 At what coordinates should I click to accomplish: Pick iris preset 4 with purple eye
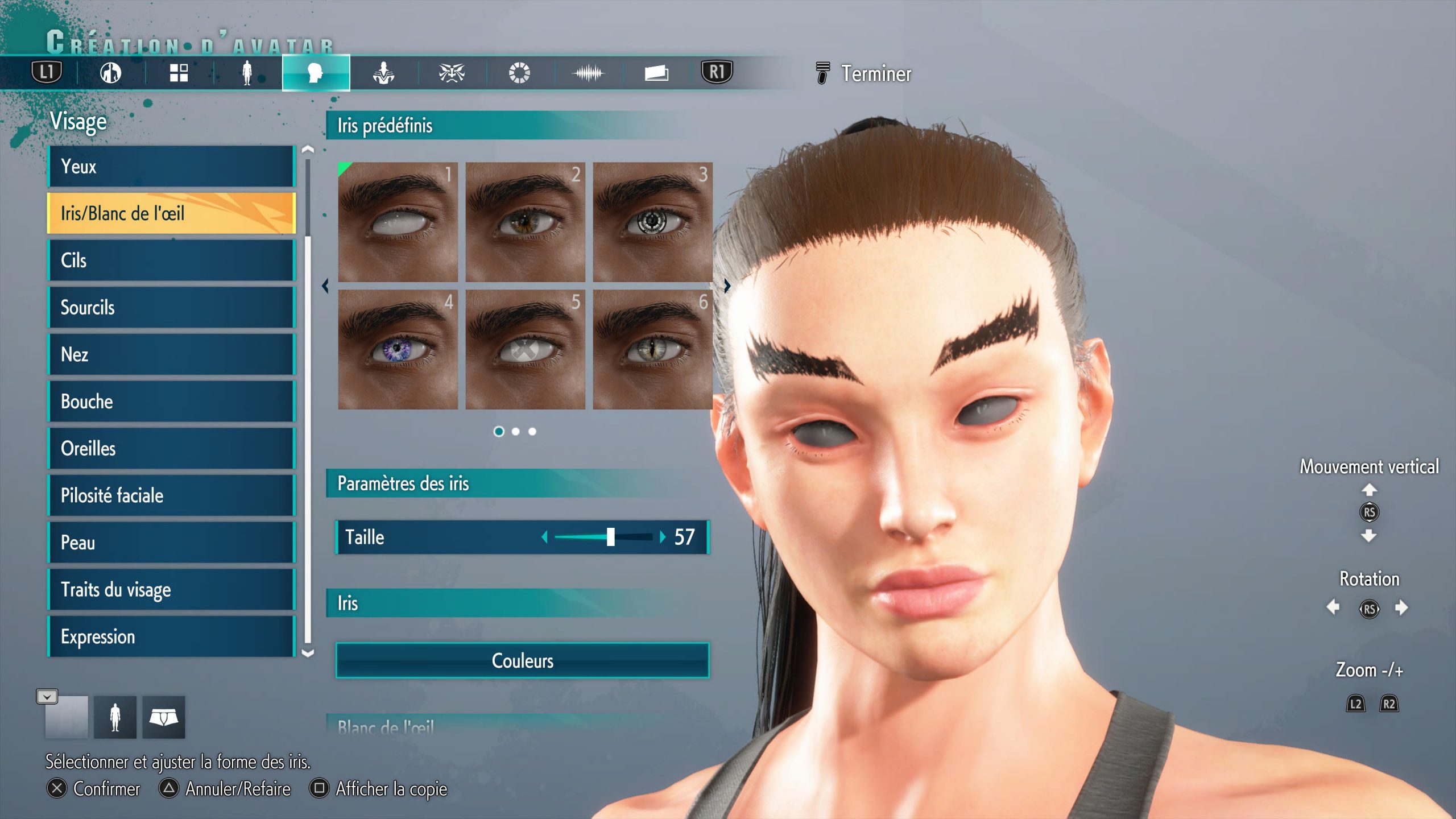click(398, 349)
